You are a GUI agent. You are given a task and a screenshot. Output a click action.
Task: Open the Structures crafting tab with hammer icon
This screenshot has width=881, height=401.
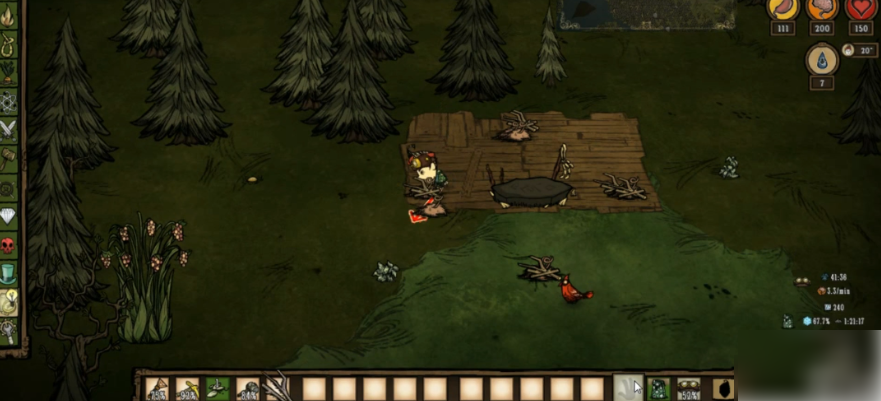click(x=9, y=157)
